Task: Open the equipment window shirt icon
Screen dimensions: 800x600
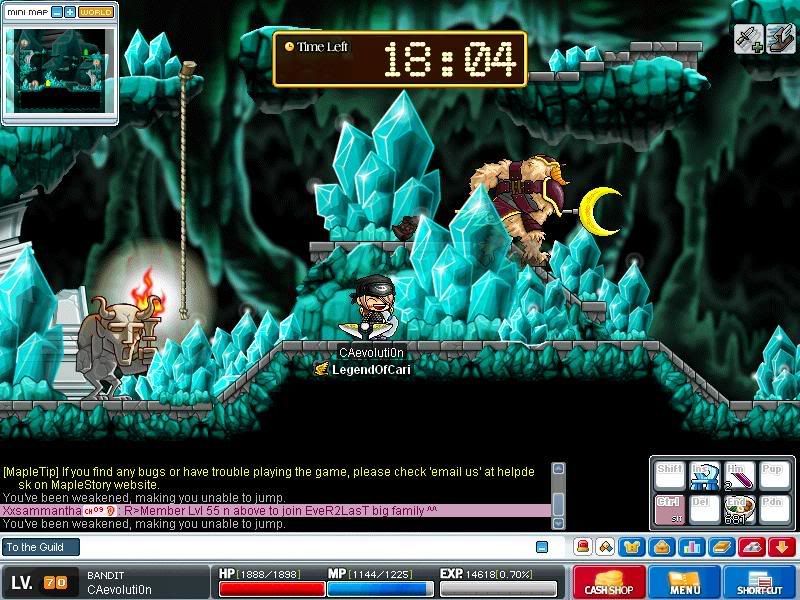Action: (632, 547)
